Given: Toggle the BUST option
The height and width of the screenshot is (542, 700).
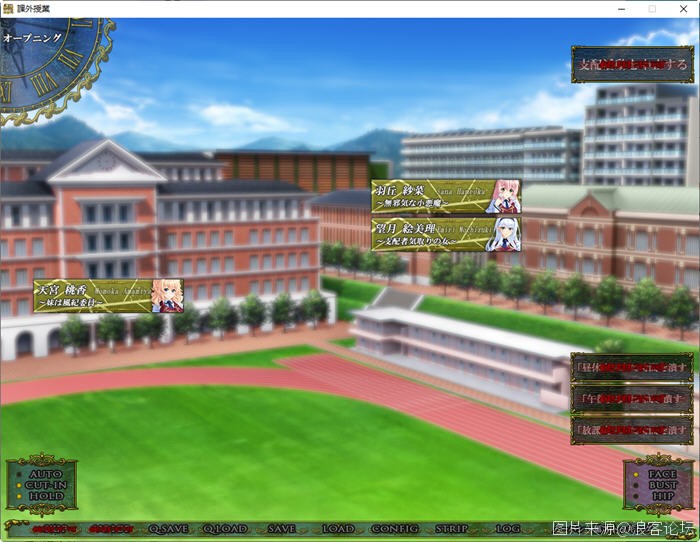Looking at the screenshot, I should [661, 484].
